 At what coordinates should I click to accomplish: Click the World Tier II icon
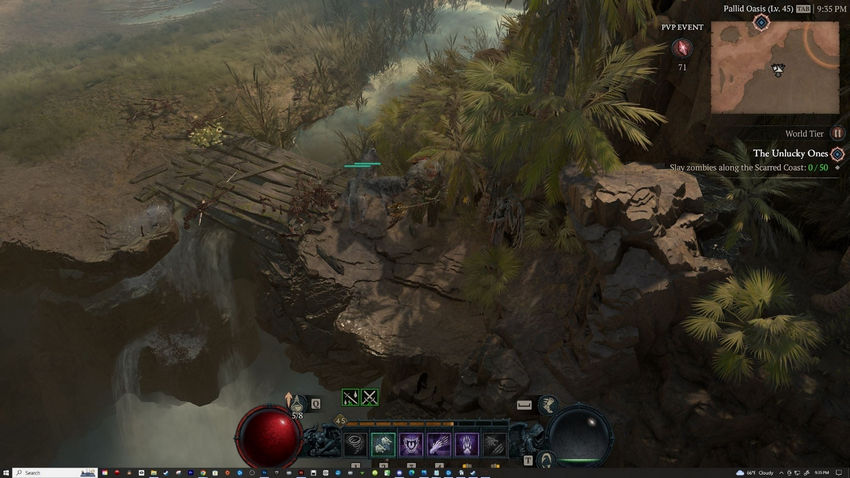(x=838, y=133)
